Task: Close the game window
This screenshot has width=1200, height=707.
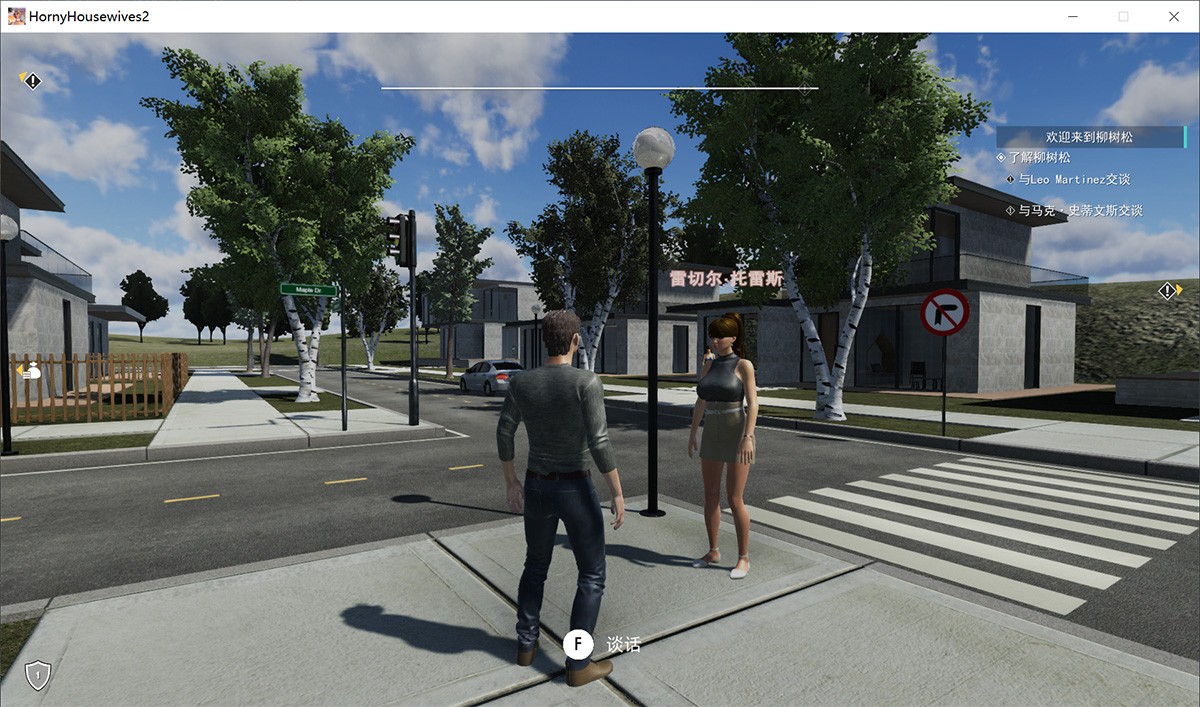Action: 1174,16
